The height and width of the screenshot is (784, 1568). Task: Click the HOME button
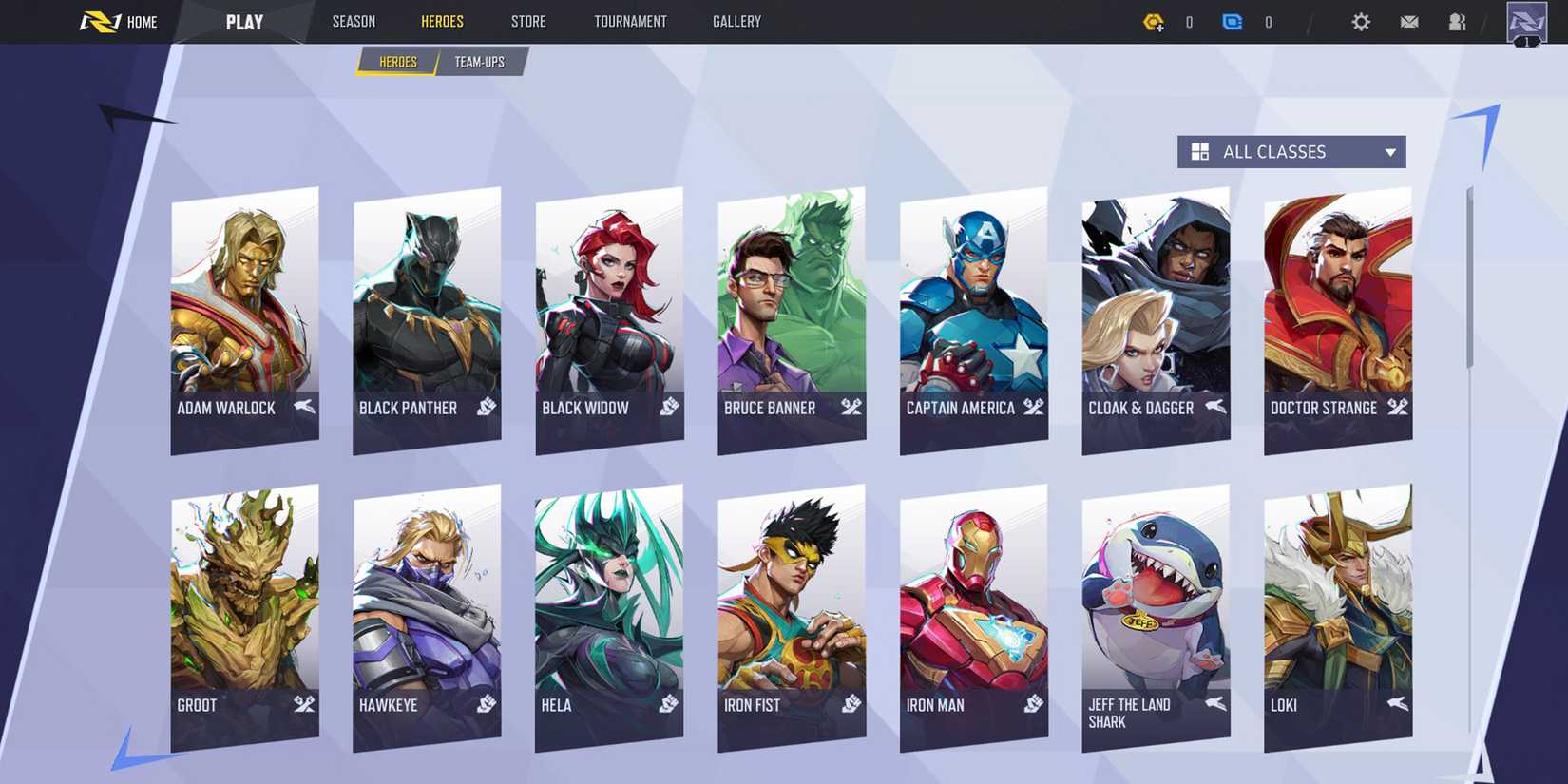(141, 21)
